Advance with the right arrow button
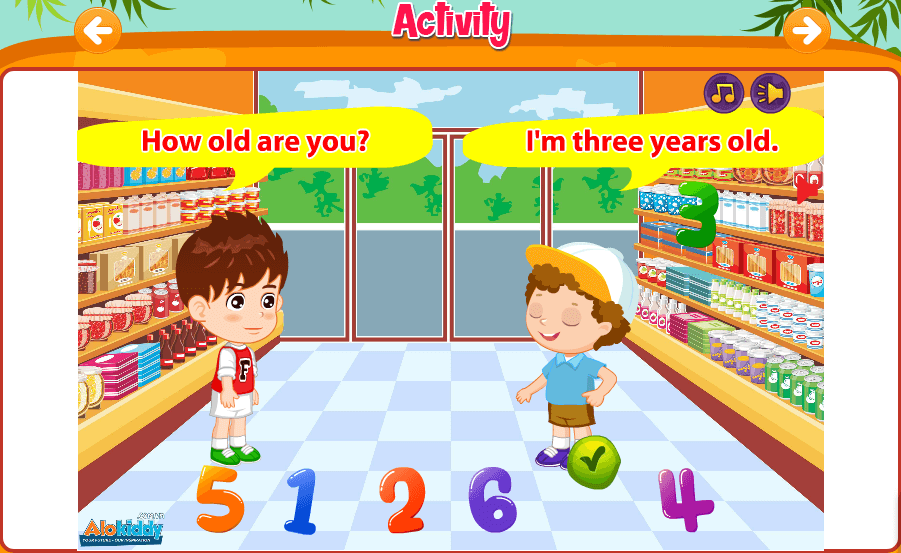Screen dimensions: 901x553 [806, 31]
